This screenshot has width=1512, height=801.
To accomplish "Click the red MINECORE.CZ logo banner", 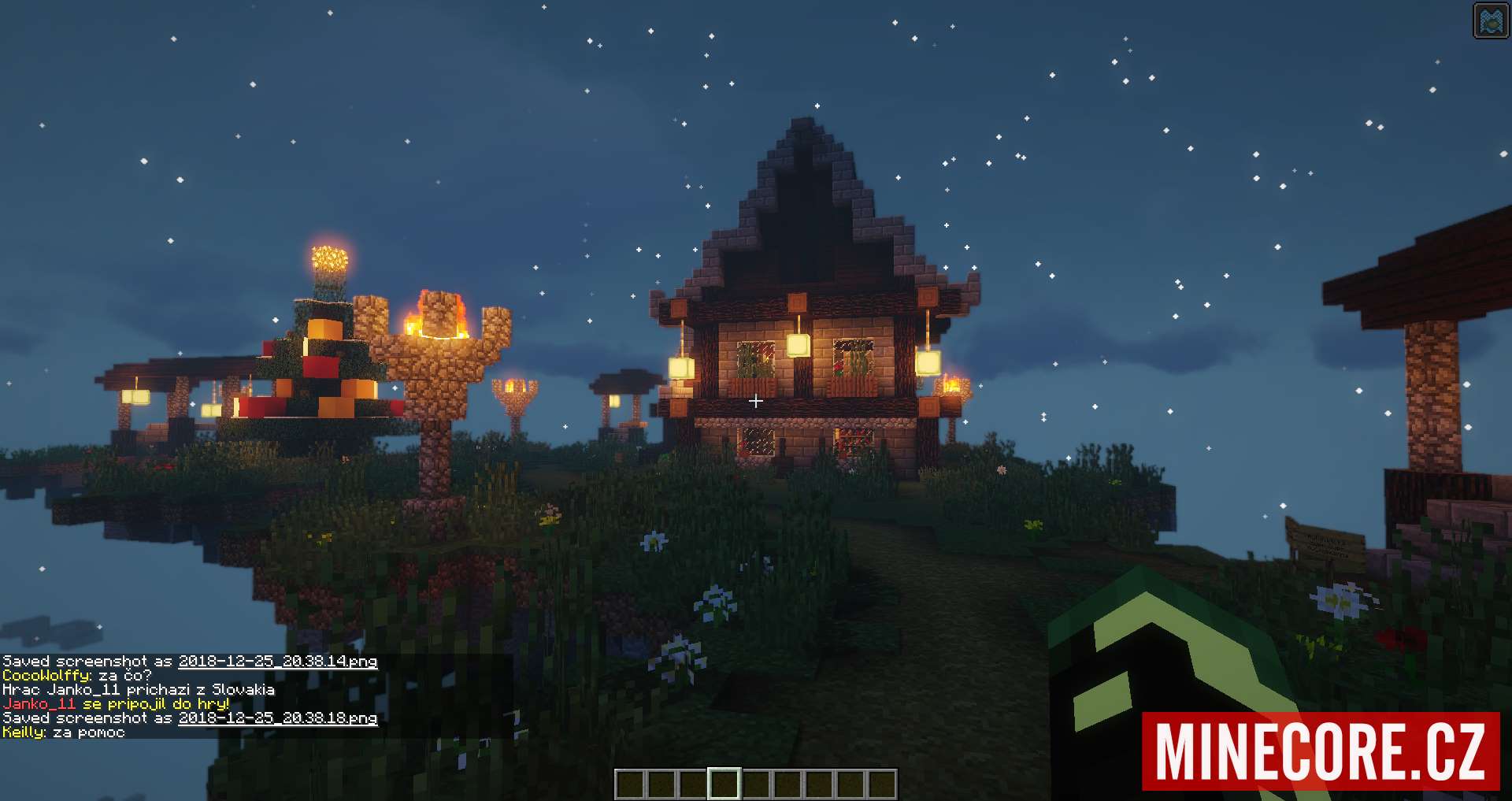I will [1321, 751].
